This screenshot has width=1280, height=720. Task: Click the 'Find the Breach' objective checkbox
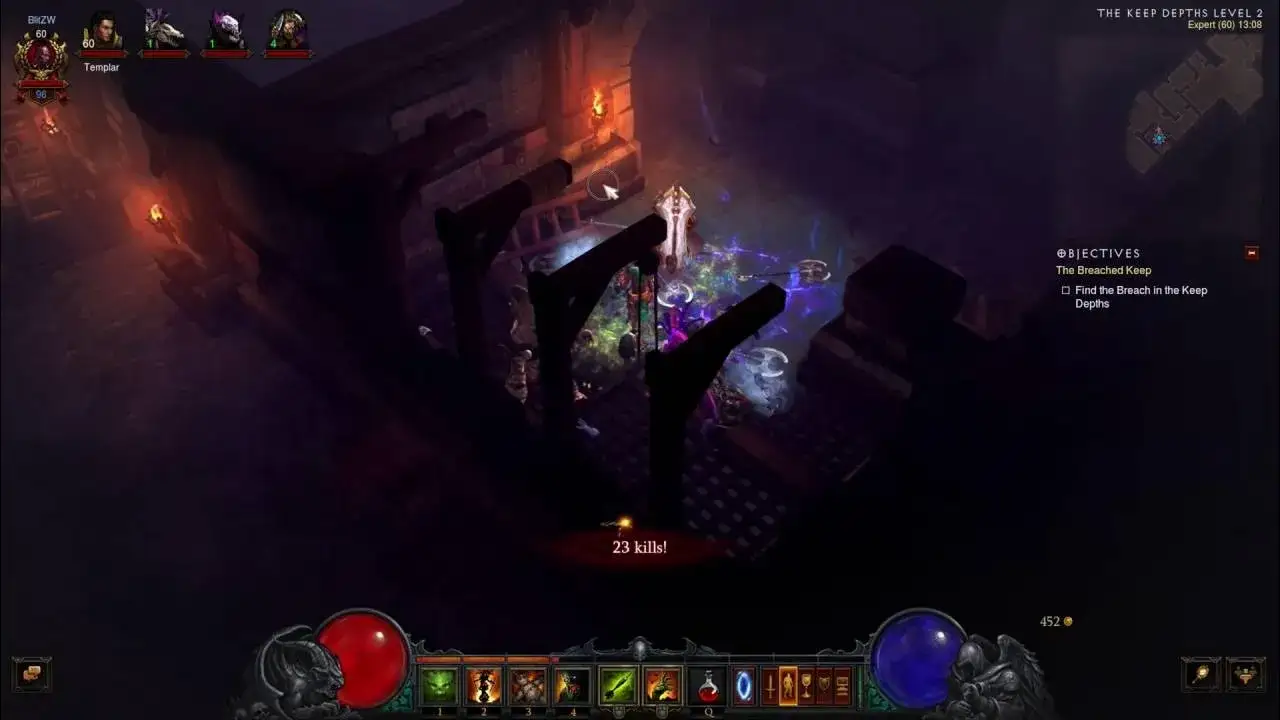coord(1065,290)
